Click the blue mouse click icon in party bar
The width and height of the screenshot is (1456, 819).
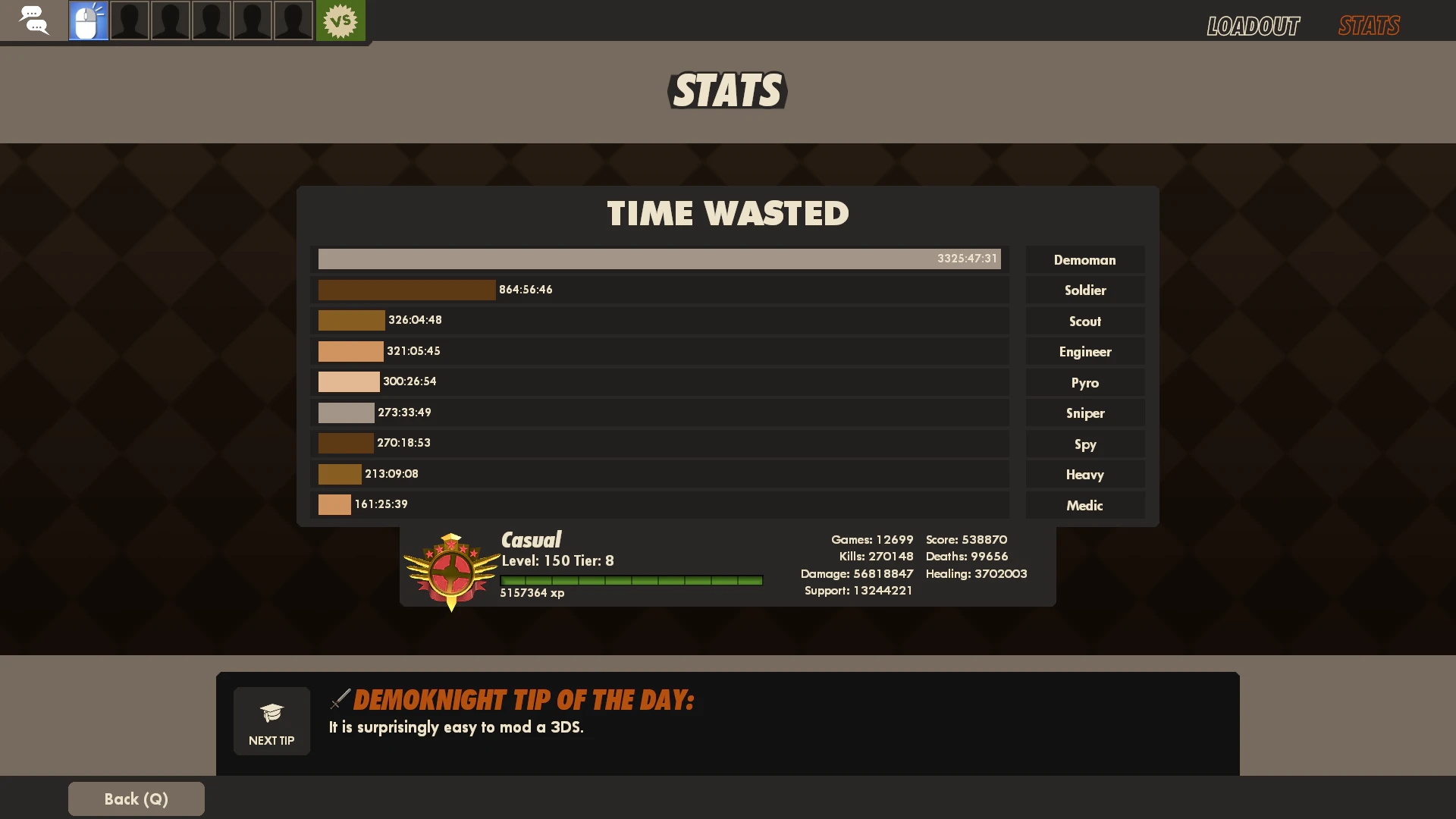[88, 20]
